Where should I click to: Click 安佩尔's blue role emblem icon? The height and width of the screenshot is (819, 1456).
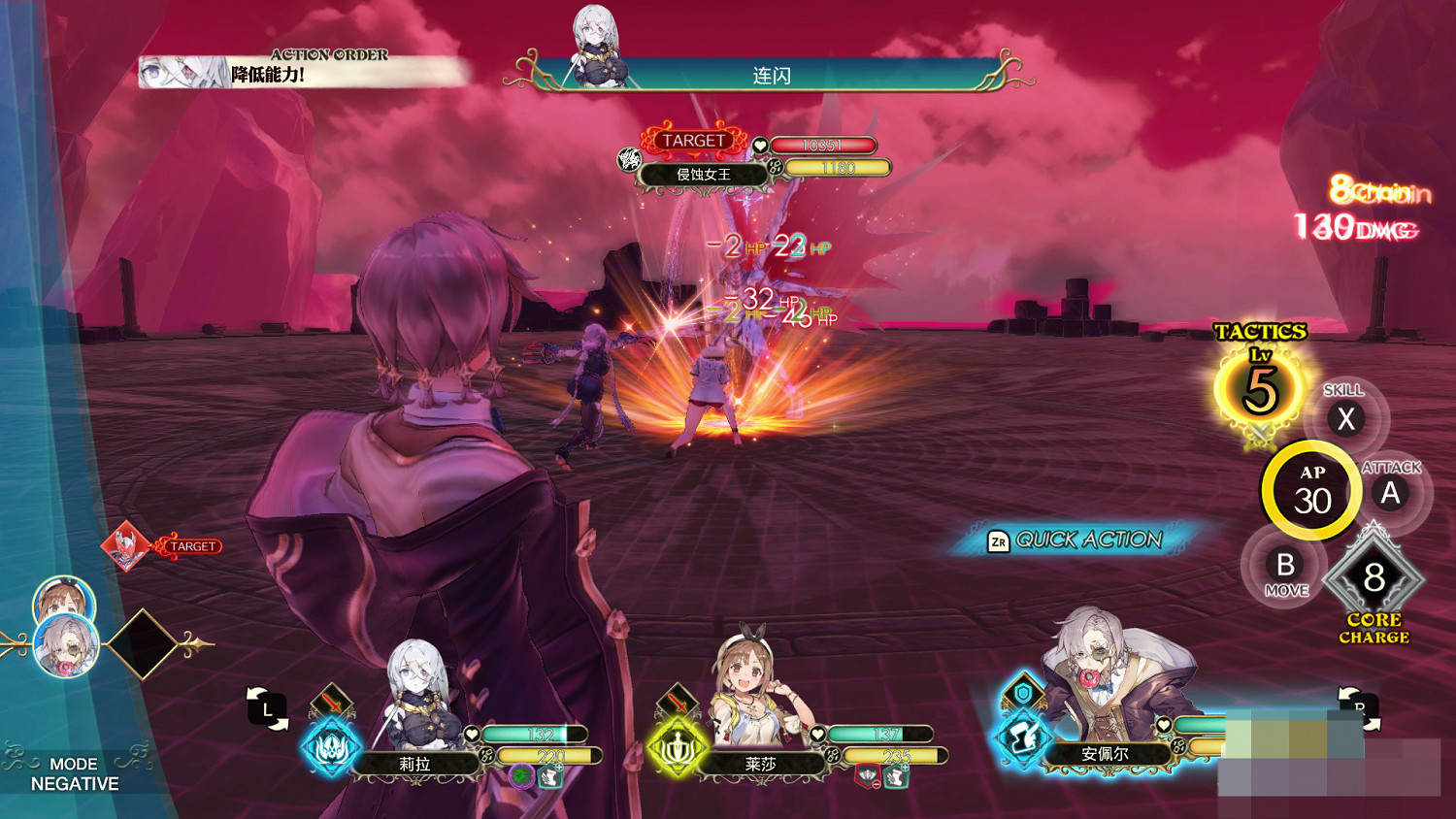pyautogui.click(x=1021, y=737)
